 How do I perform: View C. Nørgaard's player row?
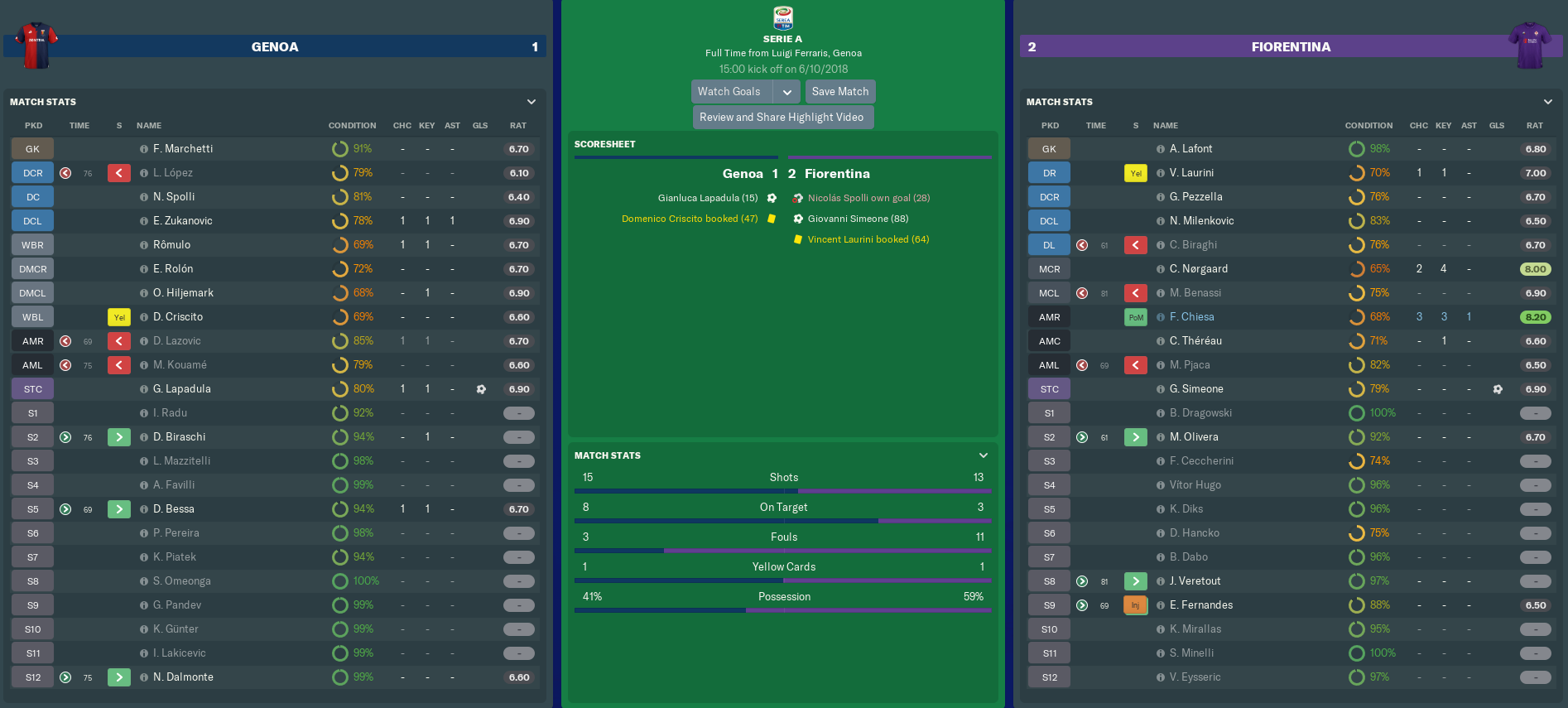[x=1198, y=269]
